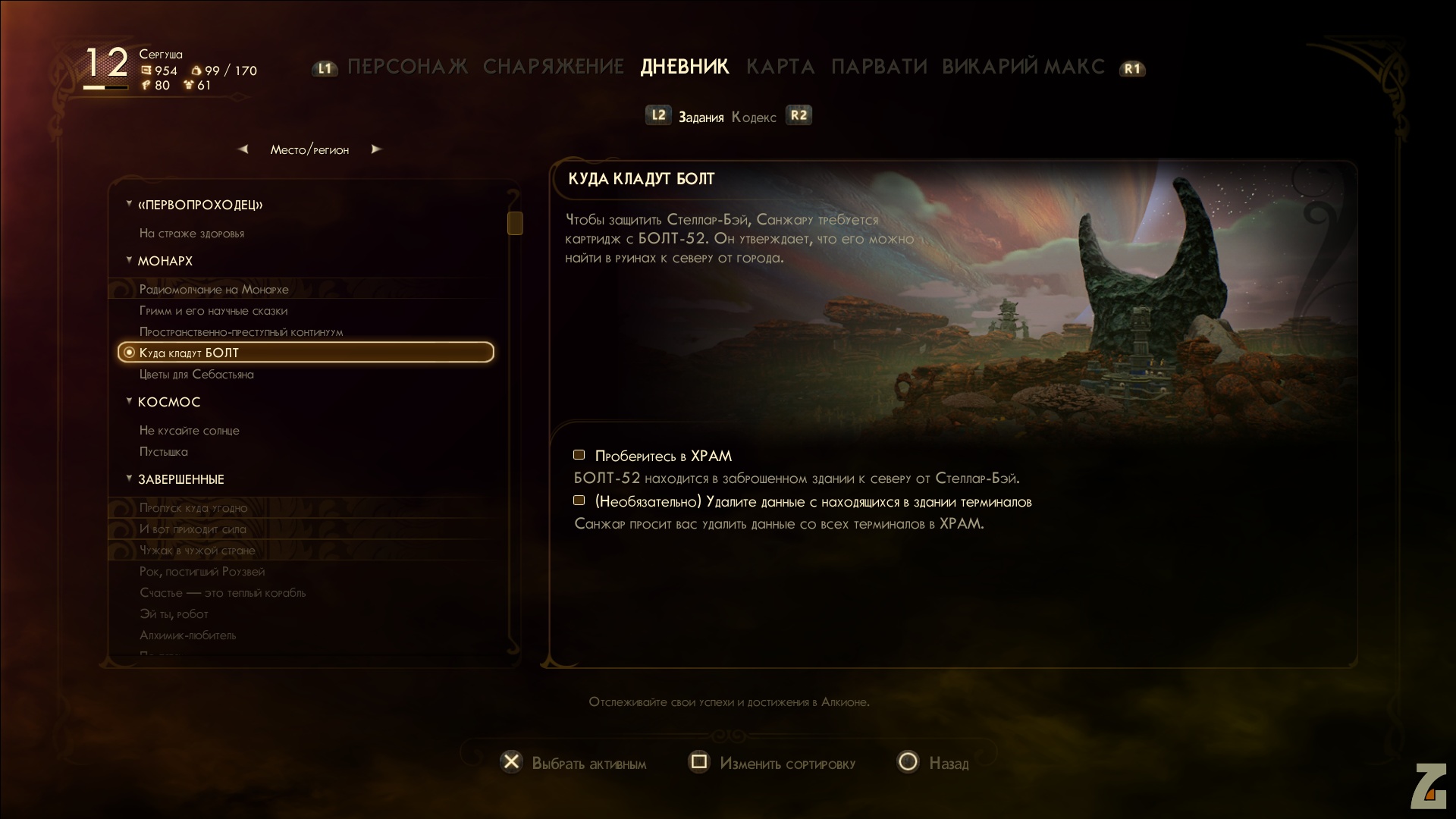Collapse the ЗАВЕРШЕННЫЕ quest group
The height and width of the screenshot is (819, 1456).
point(130,479)
